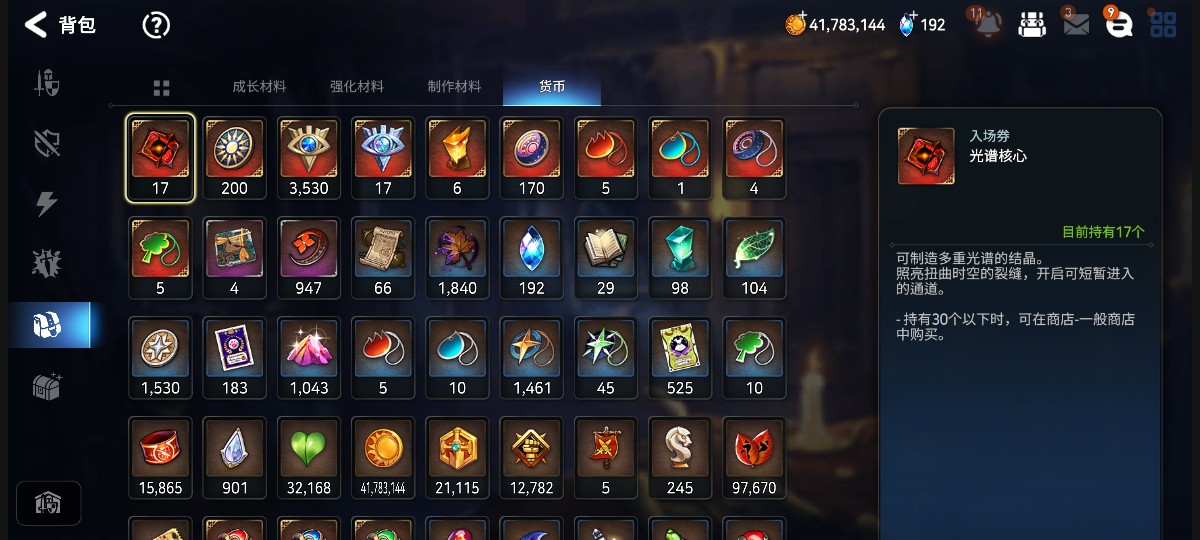
Task: Show all items with the grid tab
Action: 161,88
